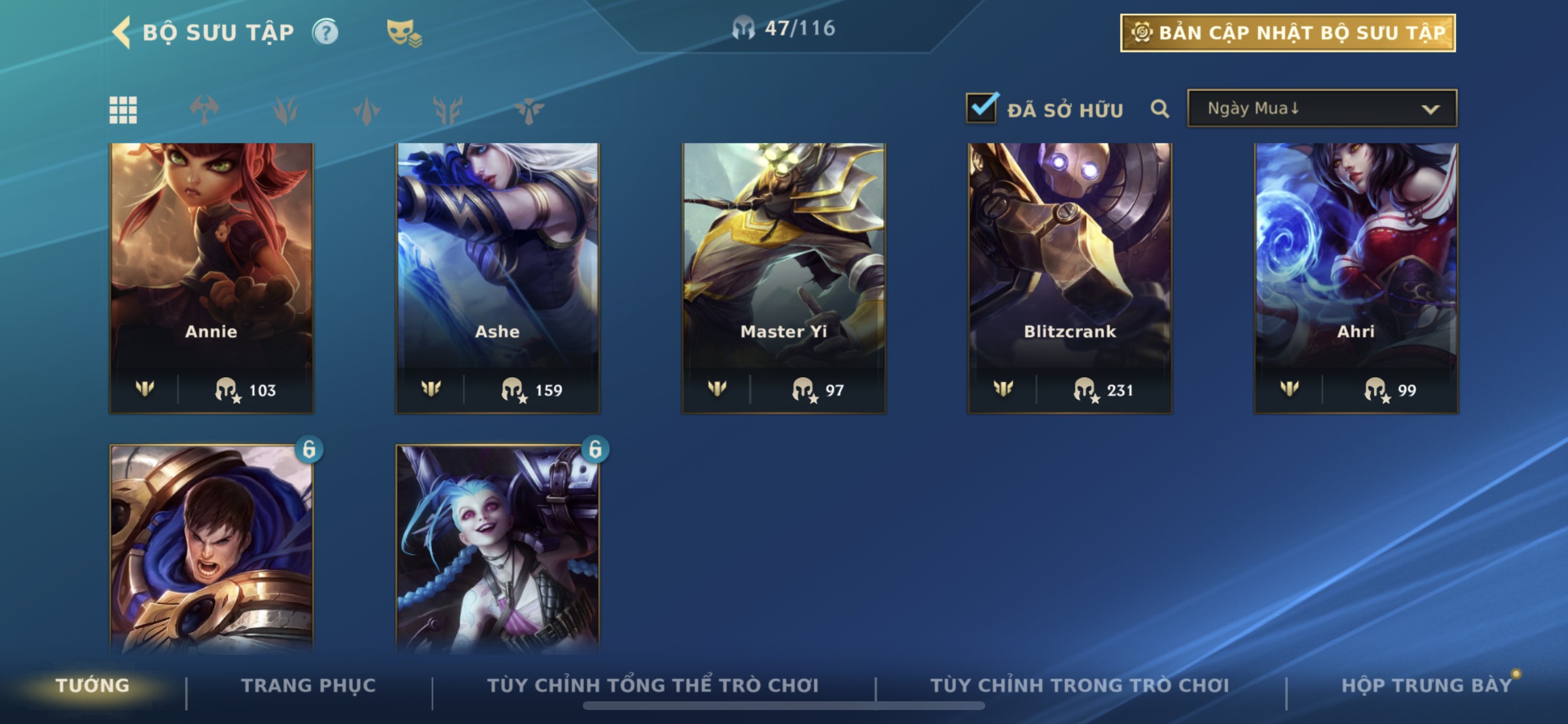1568x724 pixels.
Task: Open the champion search magnifier
Action: (x=1160, y=110)
